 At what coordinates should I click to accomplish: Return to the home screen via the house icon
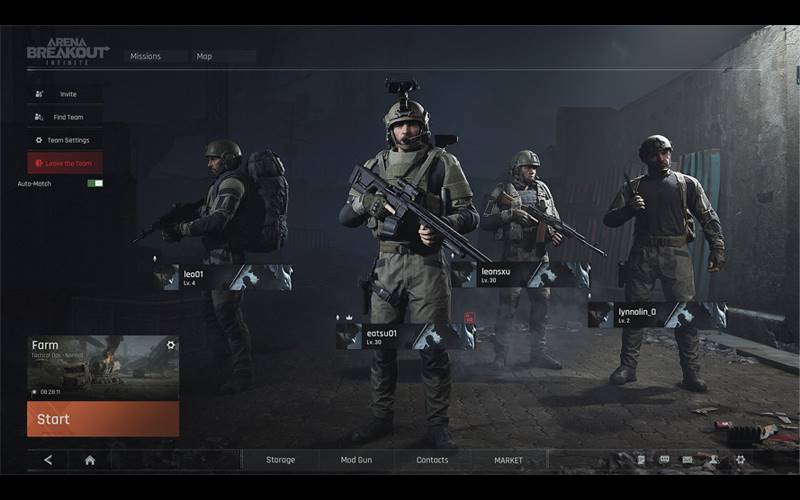point(90,460)
